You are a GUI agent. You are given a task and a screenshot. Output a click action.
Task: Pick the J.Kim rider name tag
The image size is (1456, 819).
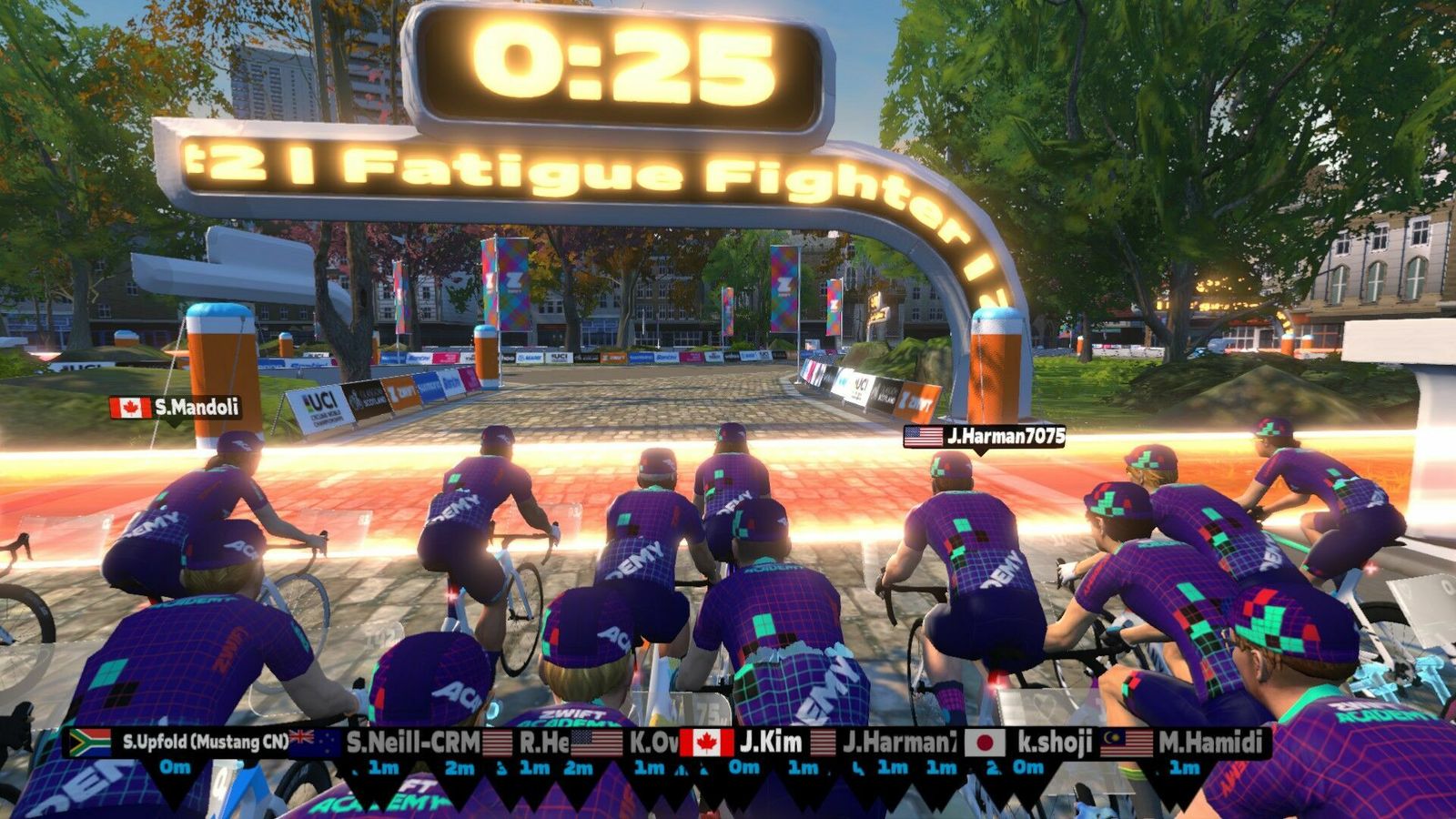[x=743, y=743]
